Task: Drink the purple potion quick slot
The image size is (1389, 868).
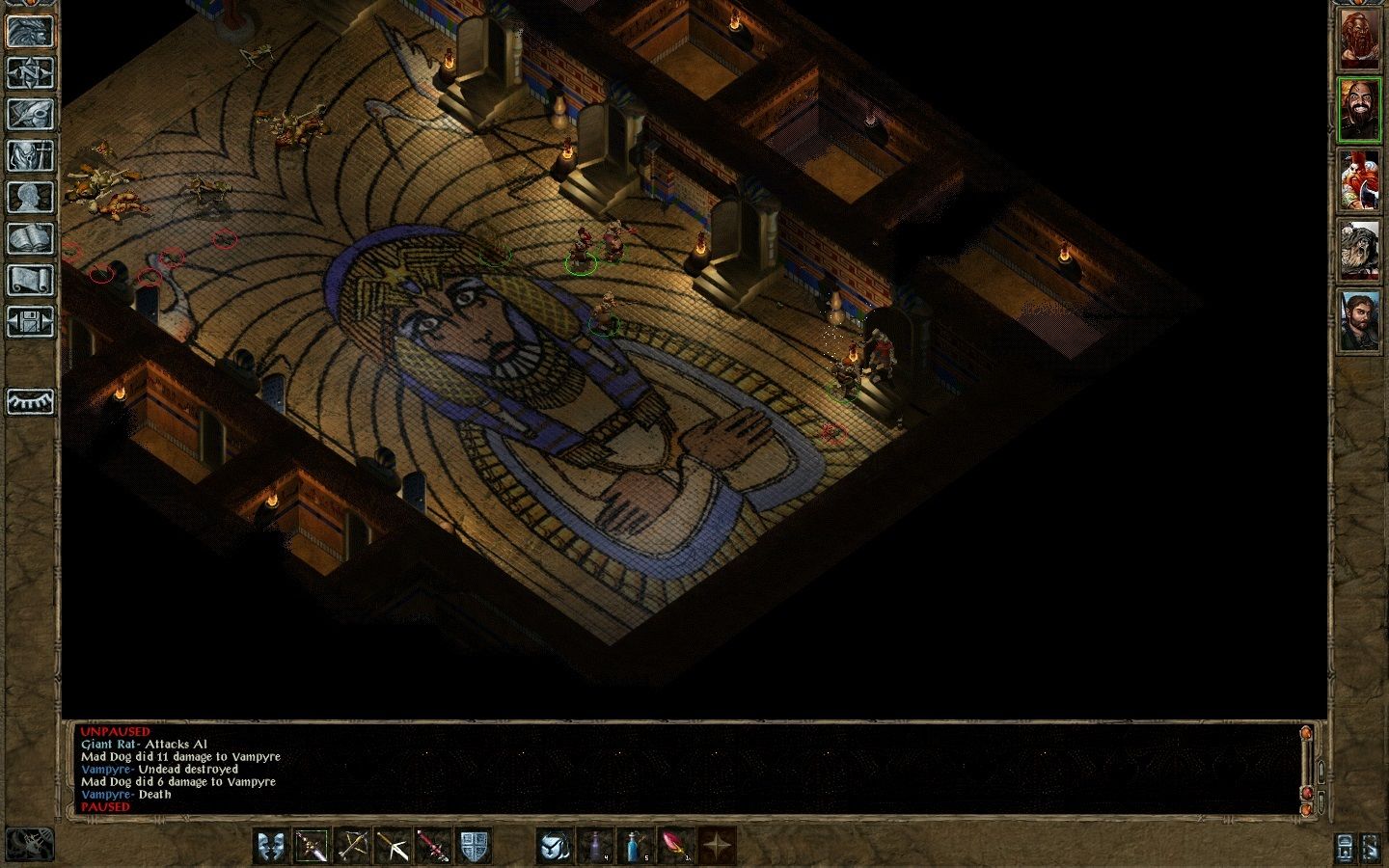Action: pyautogui.click(x=596, y=847)
